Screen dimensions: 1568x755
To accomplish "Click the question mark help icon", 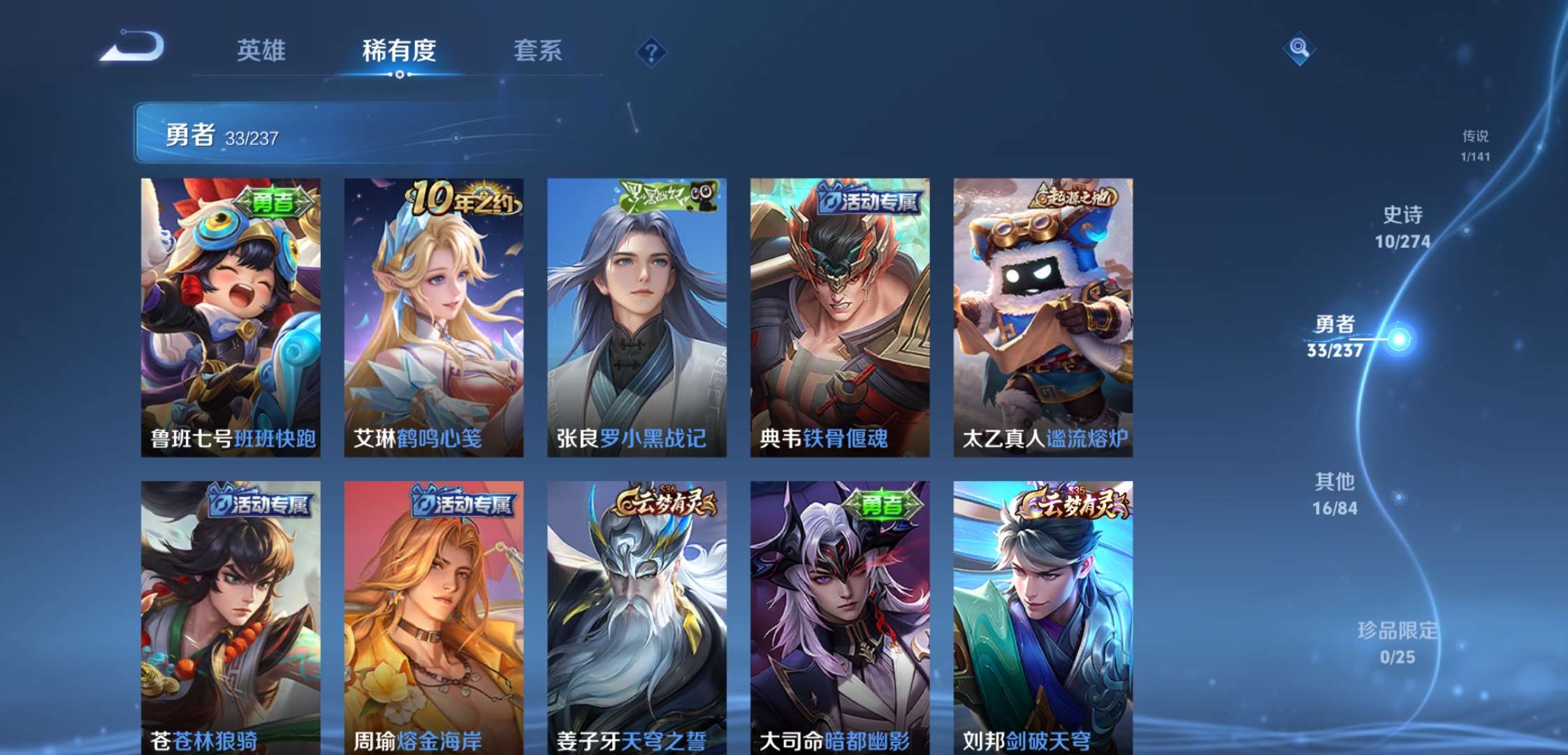I will (651, 50).
